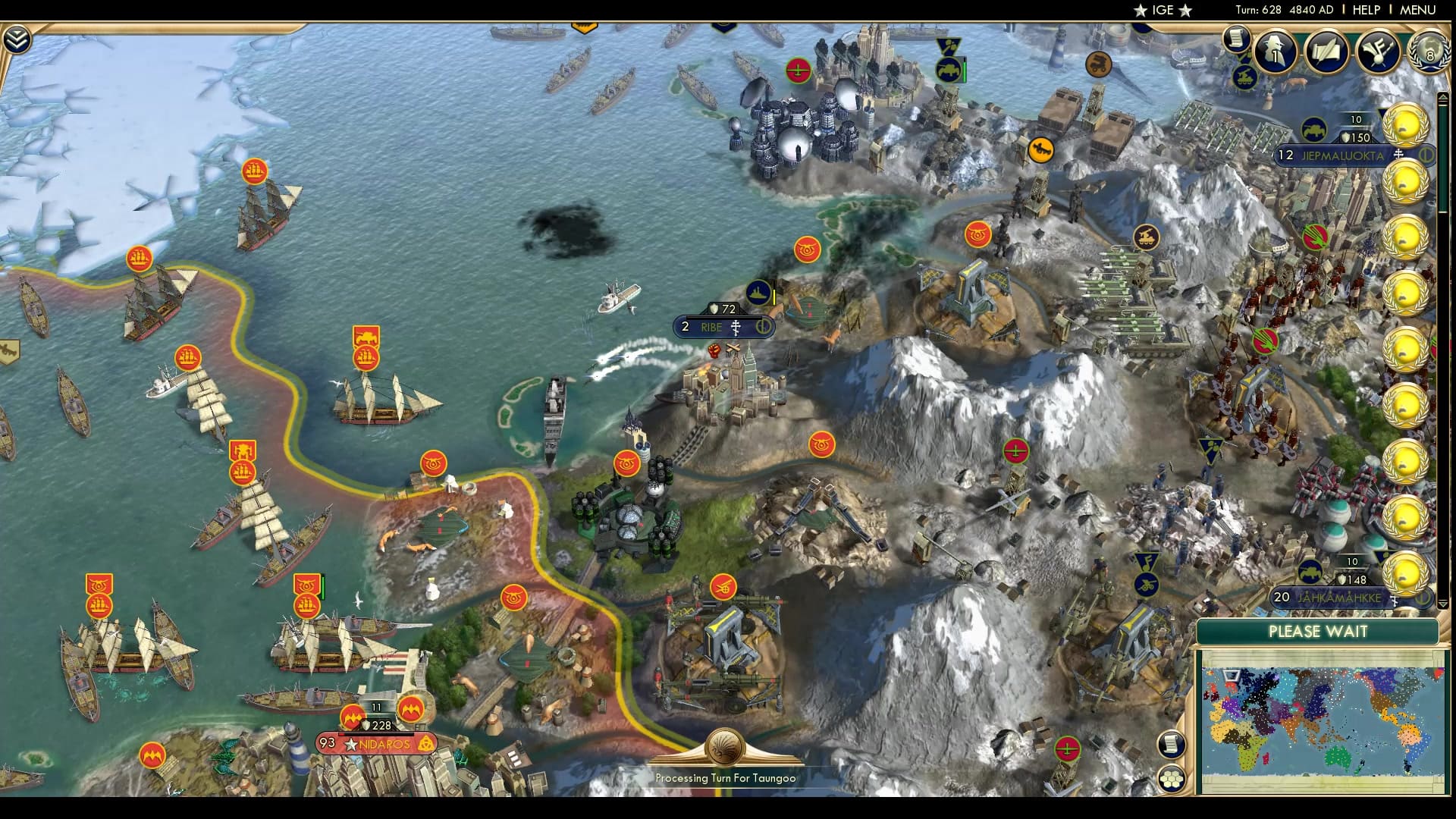Screen dimensions: 1456x819
Task: Click the capital star icon on Nidaros banner
Action: (351, 744)
